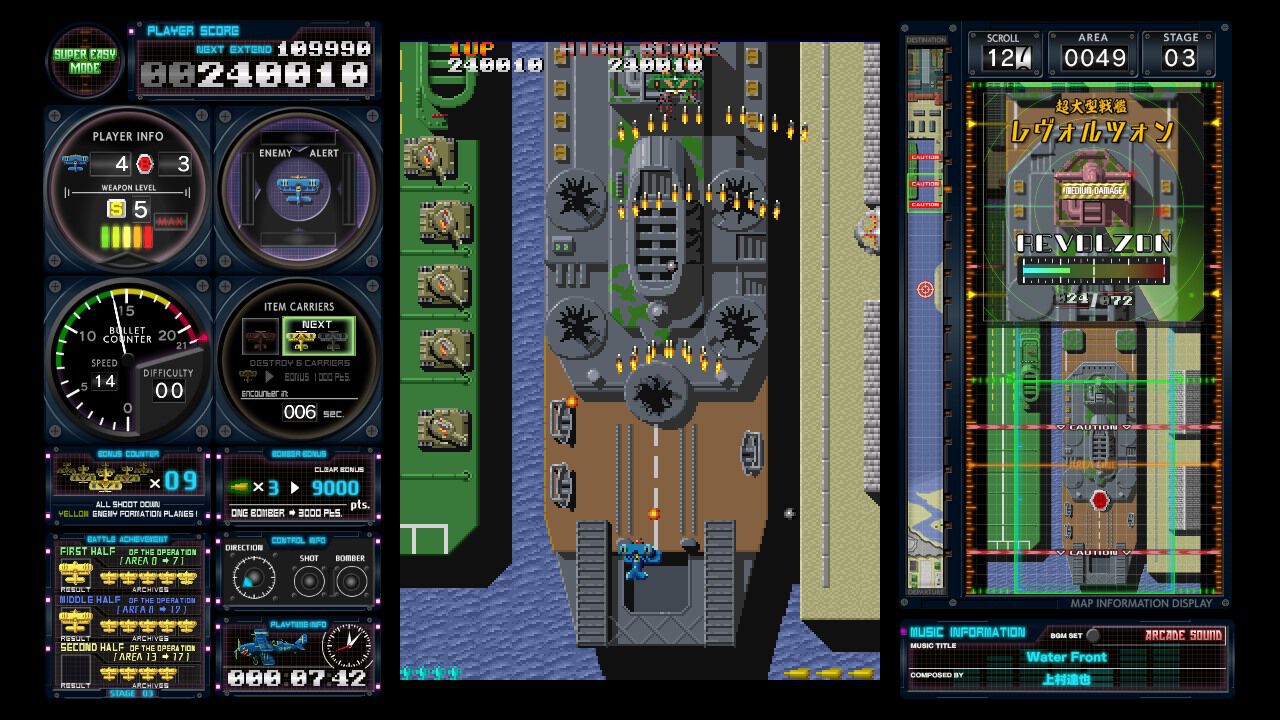The height and width of the screenshot is (720, 1280).
Task: Click the ARCADE SOUND button
Action: pyautogui.click(x=1185, y=637)
